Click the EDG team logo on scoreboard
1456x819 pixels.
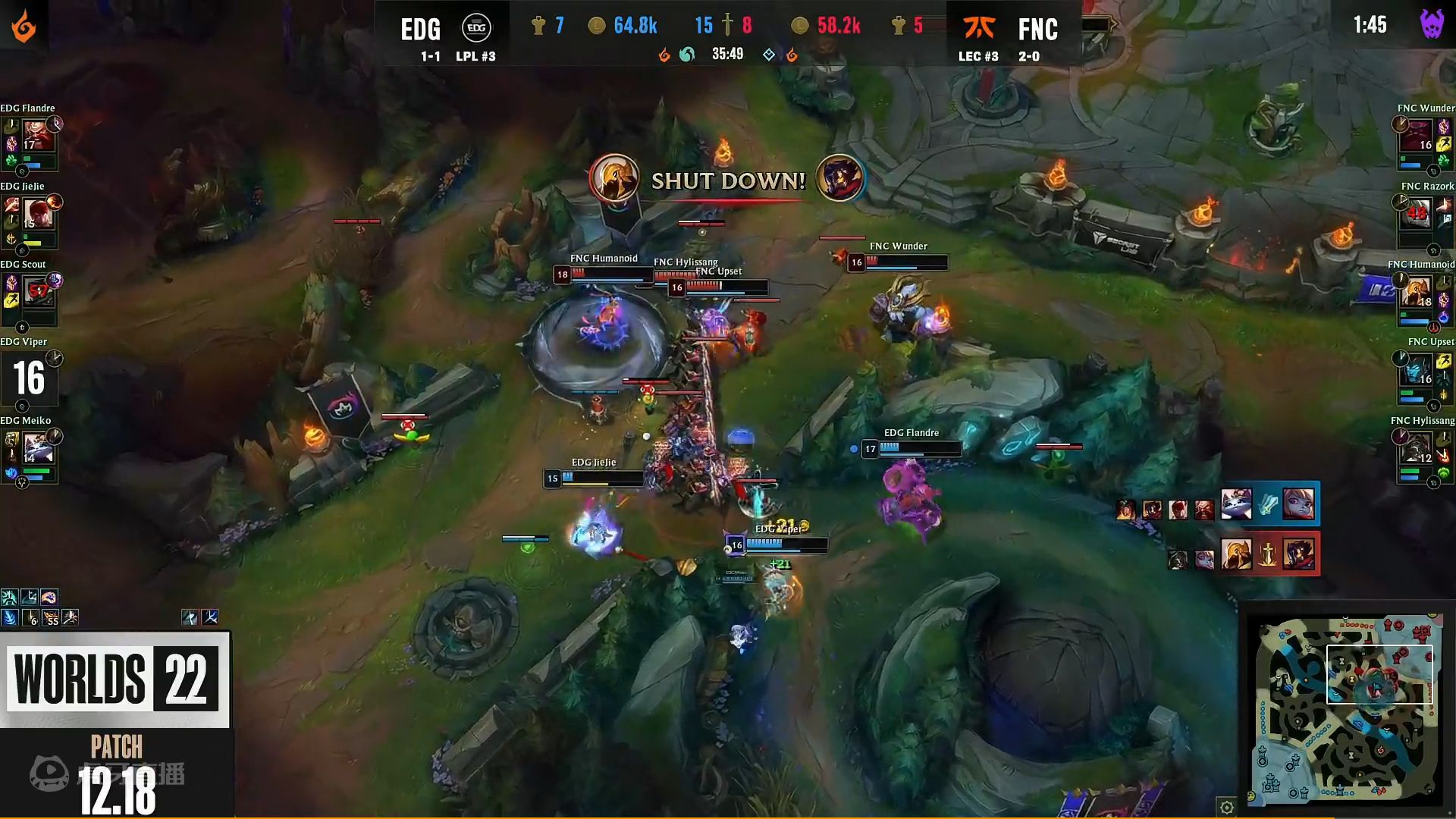click(476, 28)
